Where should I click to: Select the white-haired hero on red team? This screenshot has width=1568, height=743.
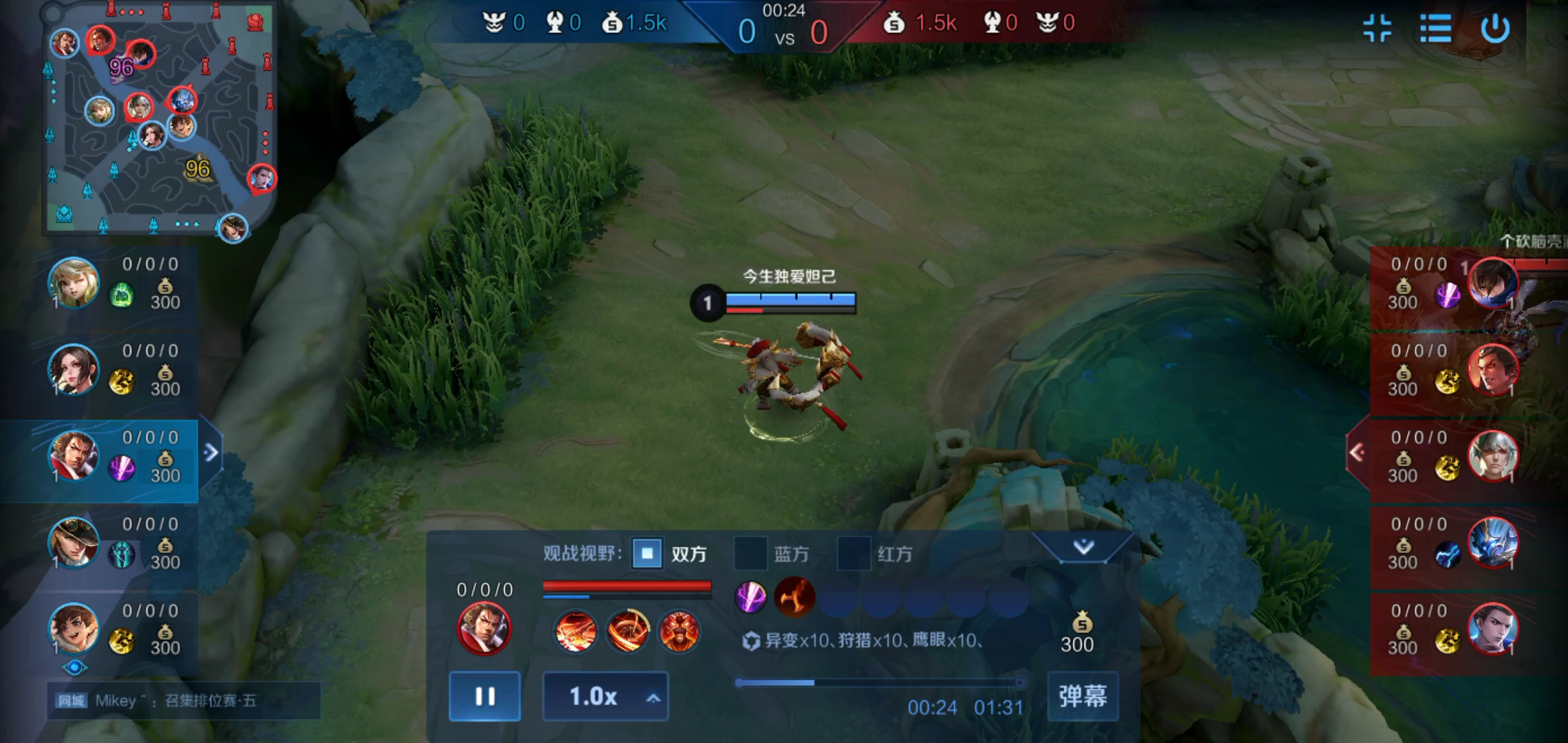coord(1492,456)
